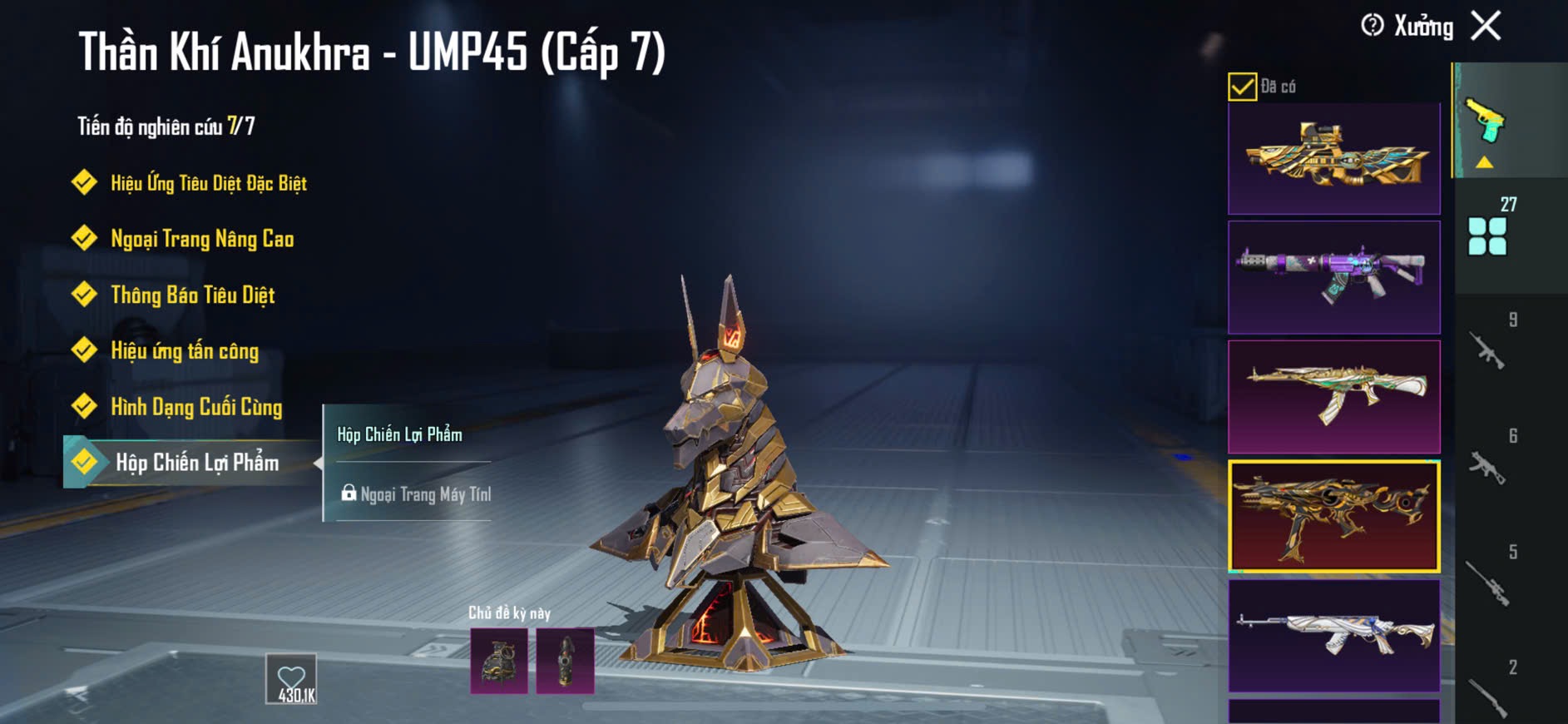
Task: Choose Thông Báo Tiêu Diệt entry
Action: [x=192, y=295]
